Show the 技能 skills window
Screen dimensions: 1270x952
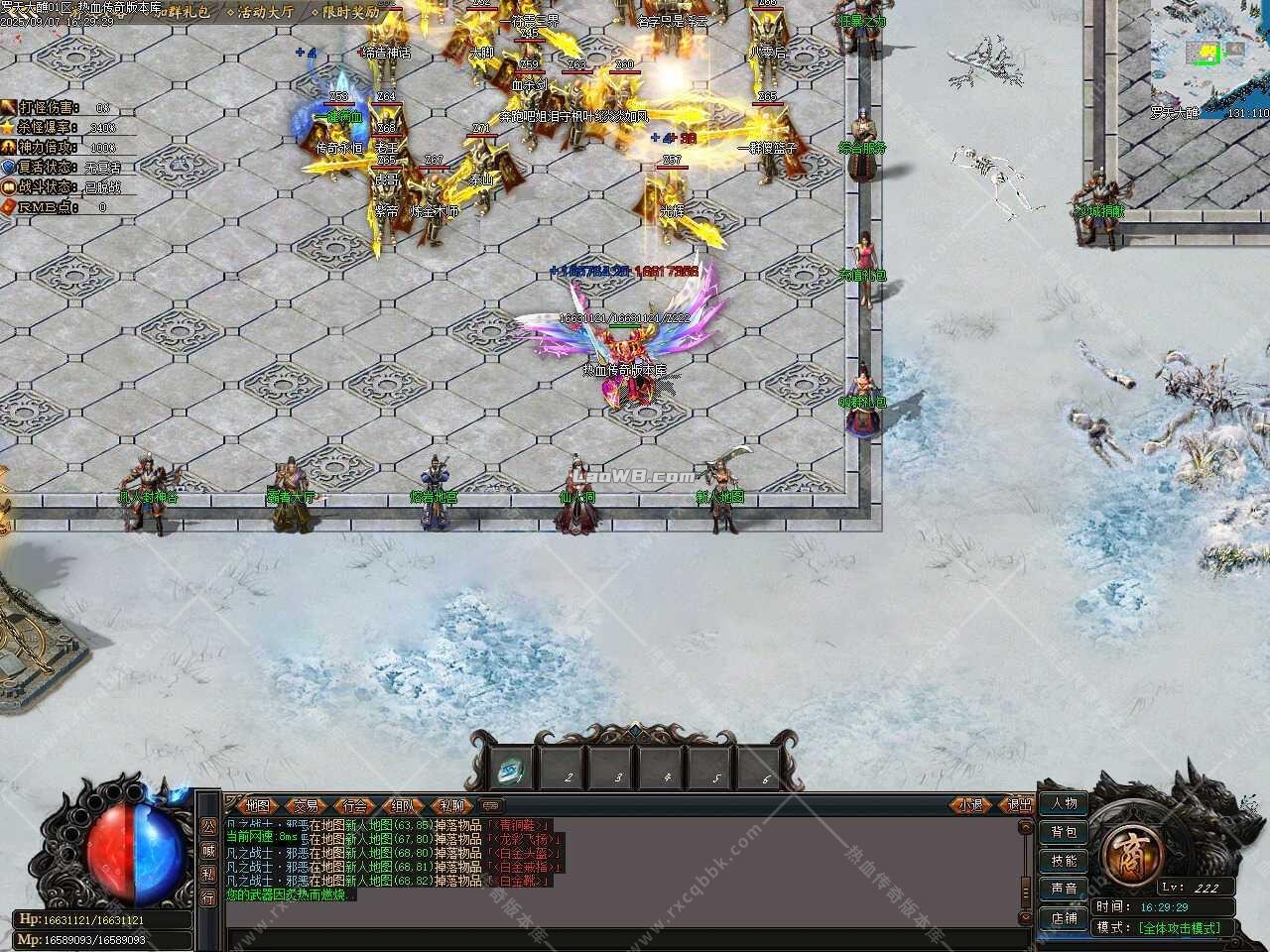point(1064,861)
